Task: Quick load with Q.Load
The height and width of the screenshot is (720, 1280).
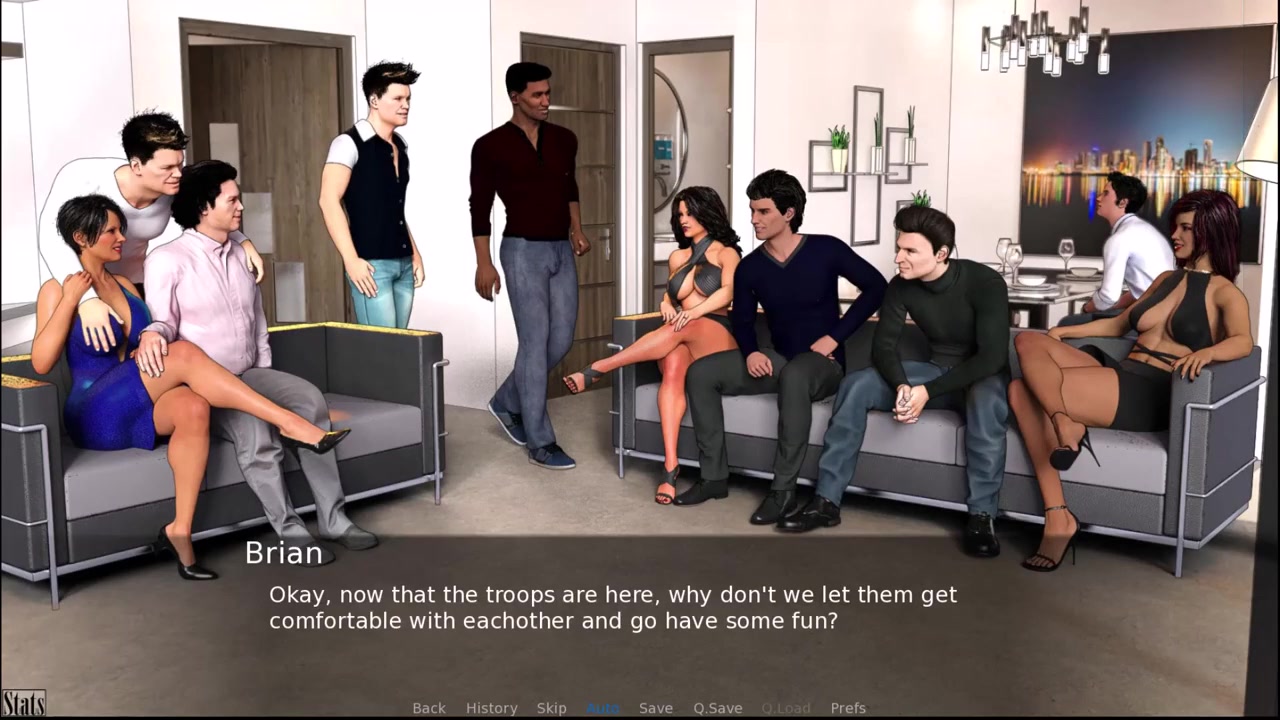Action: coord(786,708)
